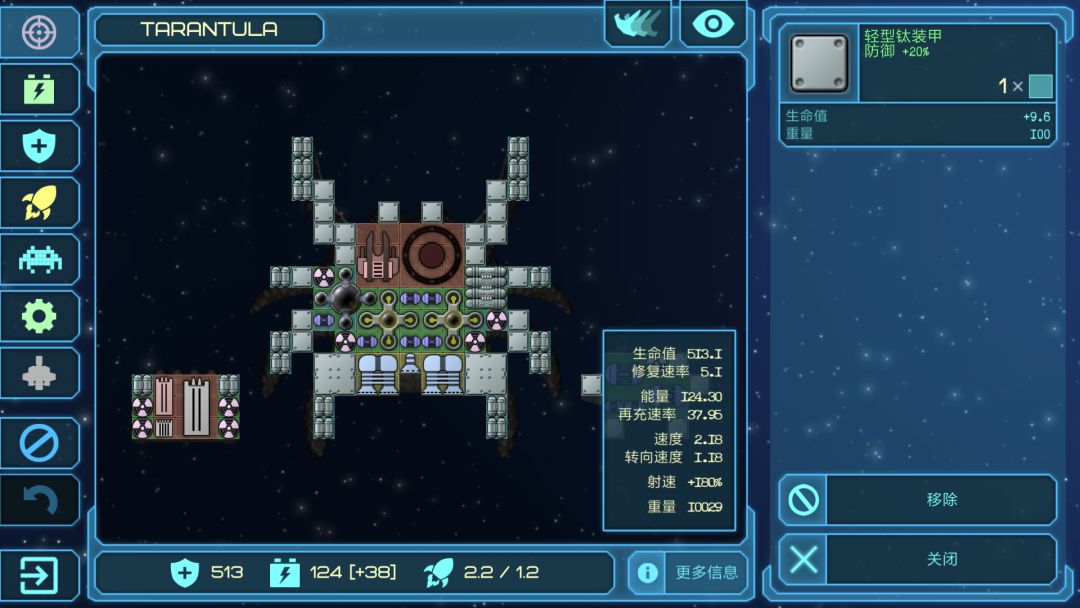Switch to the shield defense category
The image size is (1080, 608).
[39, 147]
